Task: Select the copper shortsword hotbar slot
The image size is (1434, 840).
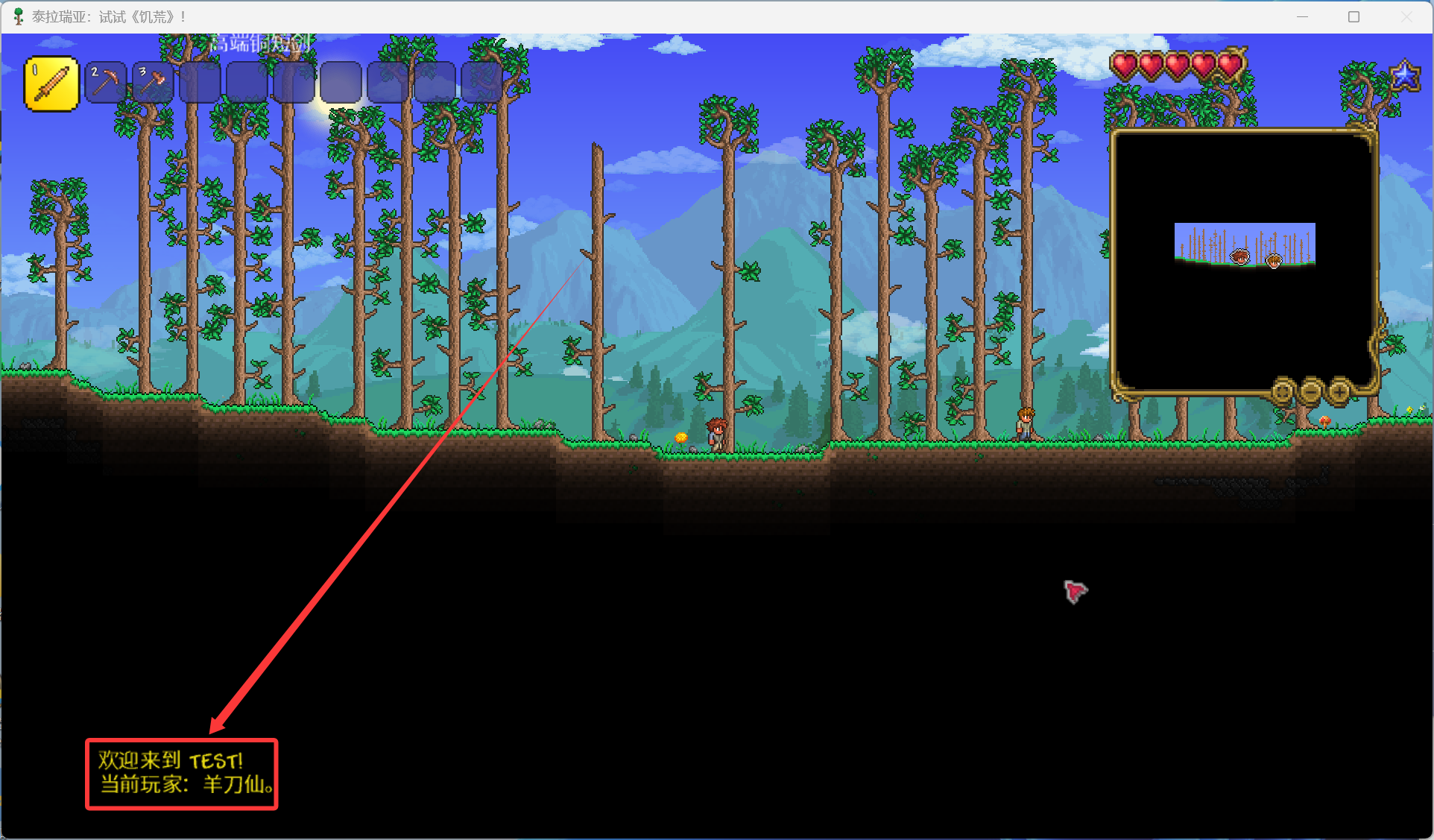Action: click(51, 84)
